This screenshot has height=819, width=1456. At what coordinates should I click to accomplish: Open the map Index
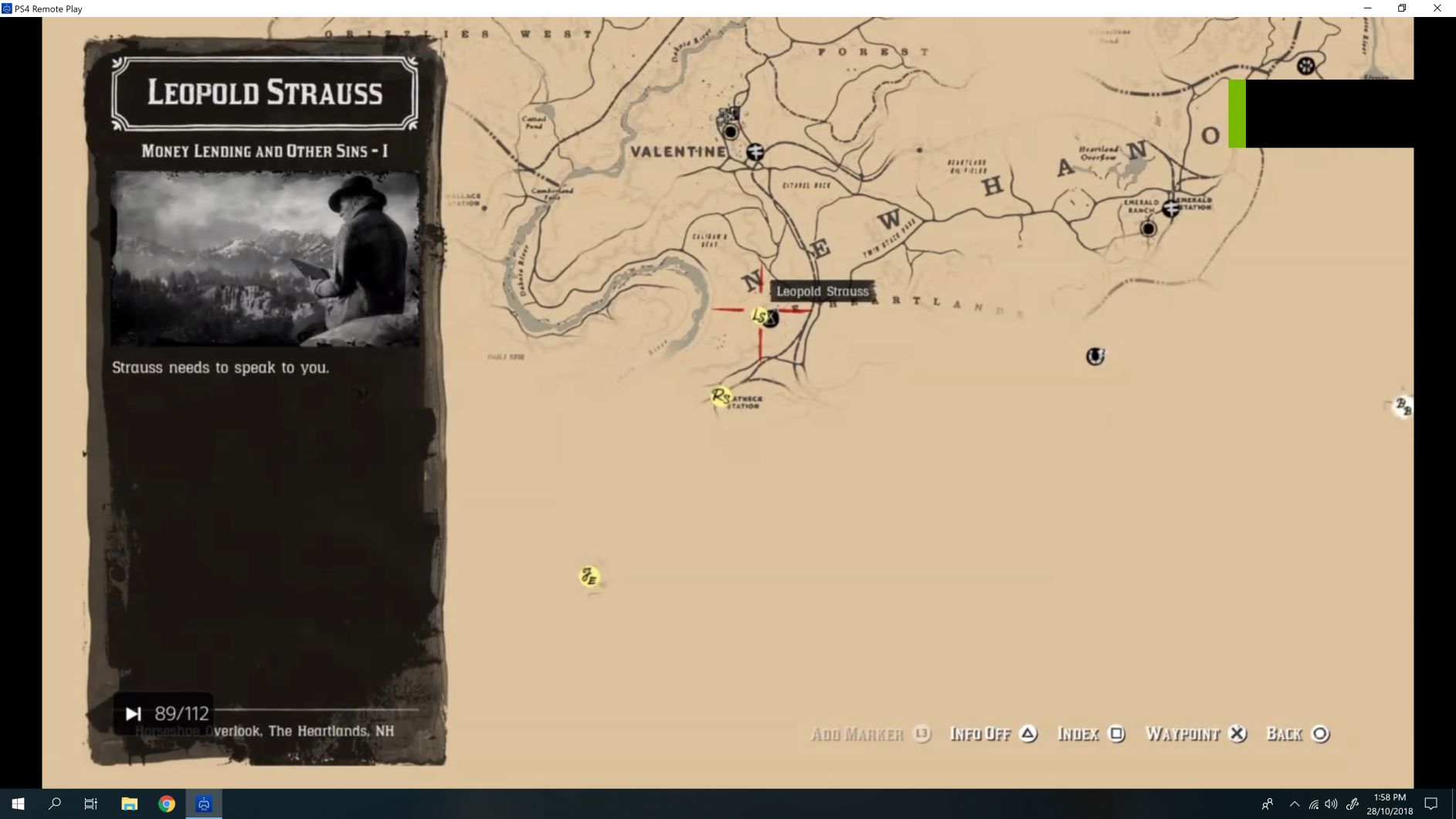point(1080,733)
